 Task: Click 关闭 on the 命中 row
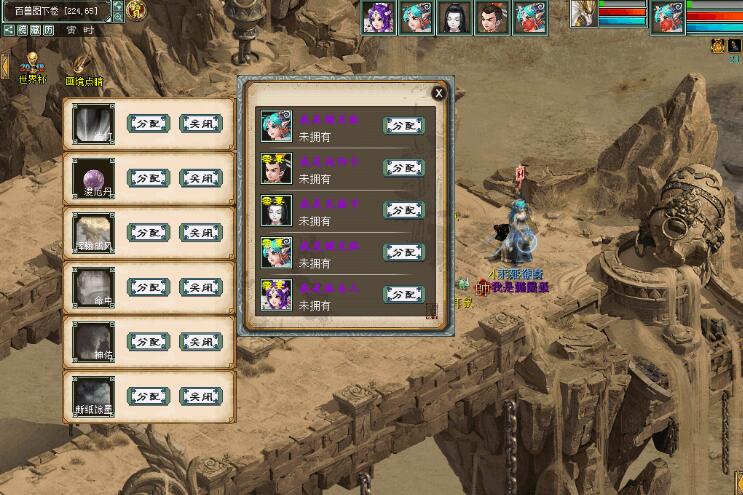pos(200,287)
